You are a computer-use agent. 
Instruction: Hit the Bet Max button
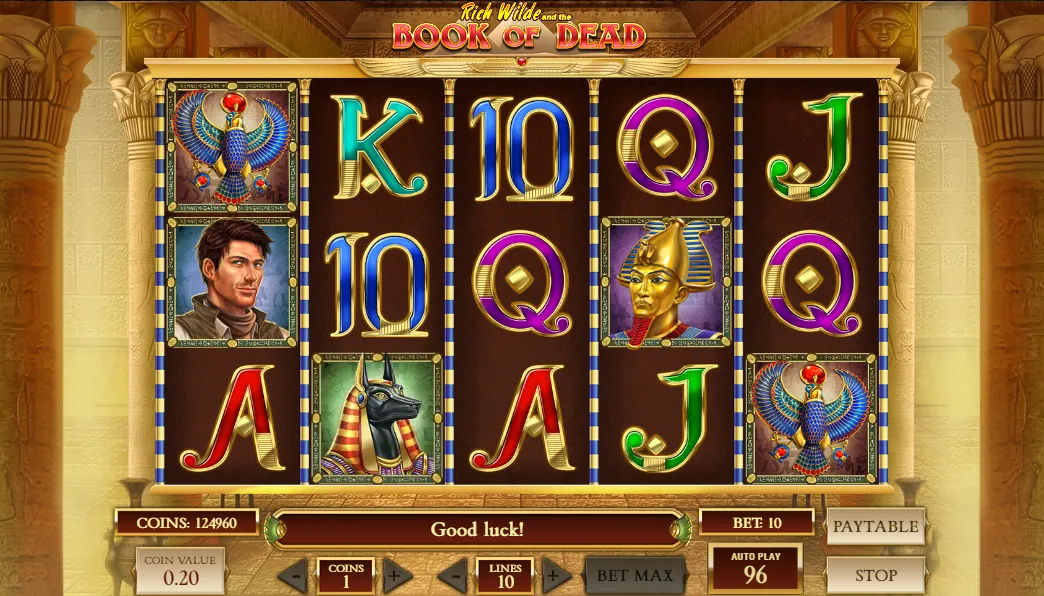coord(635,575)
